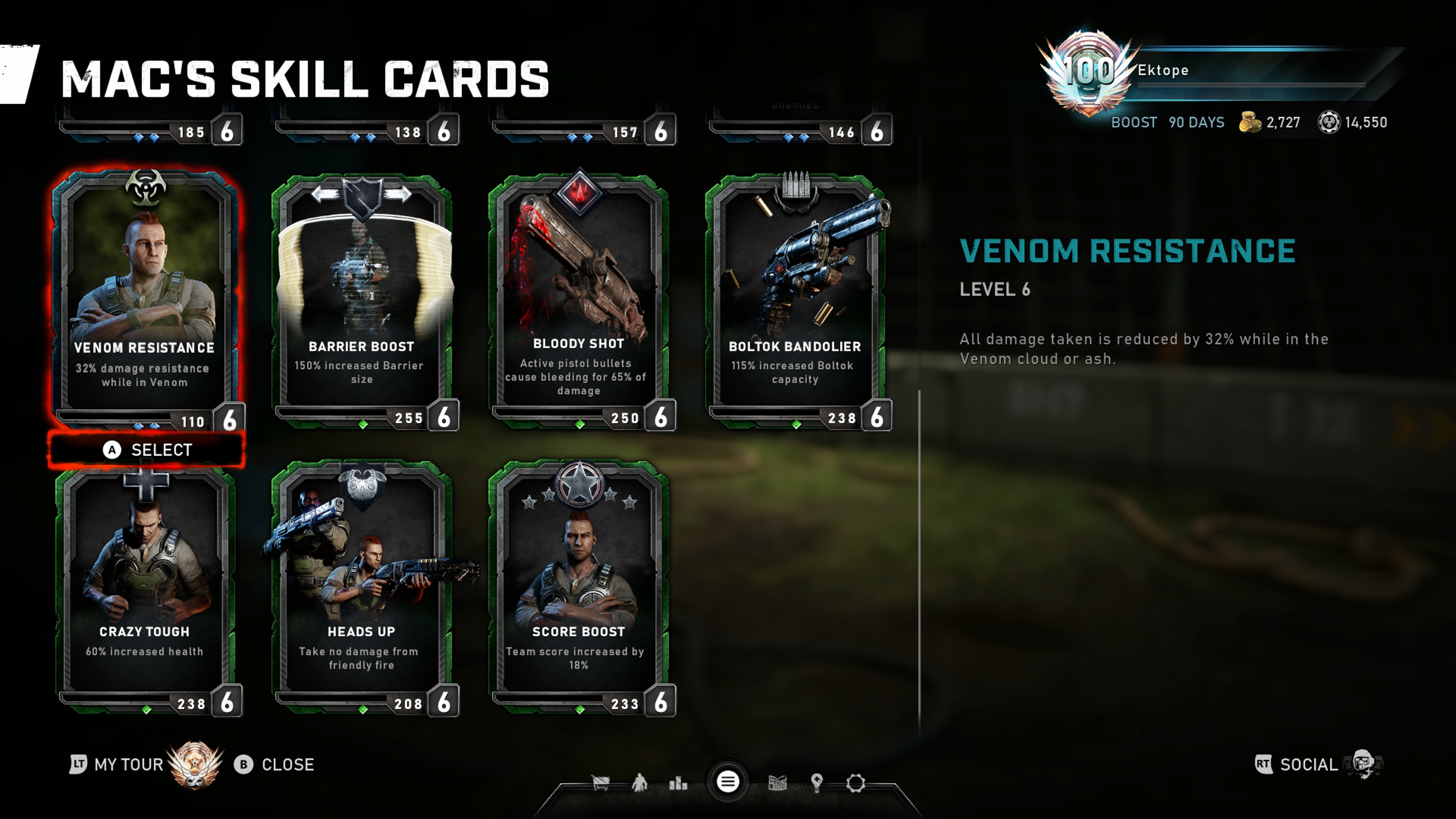This screenshot has width=1456, height=819.
Task: Open the Social panel
Action: pyautogui.click(x=1308, y=765)
